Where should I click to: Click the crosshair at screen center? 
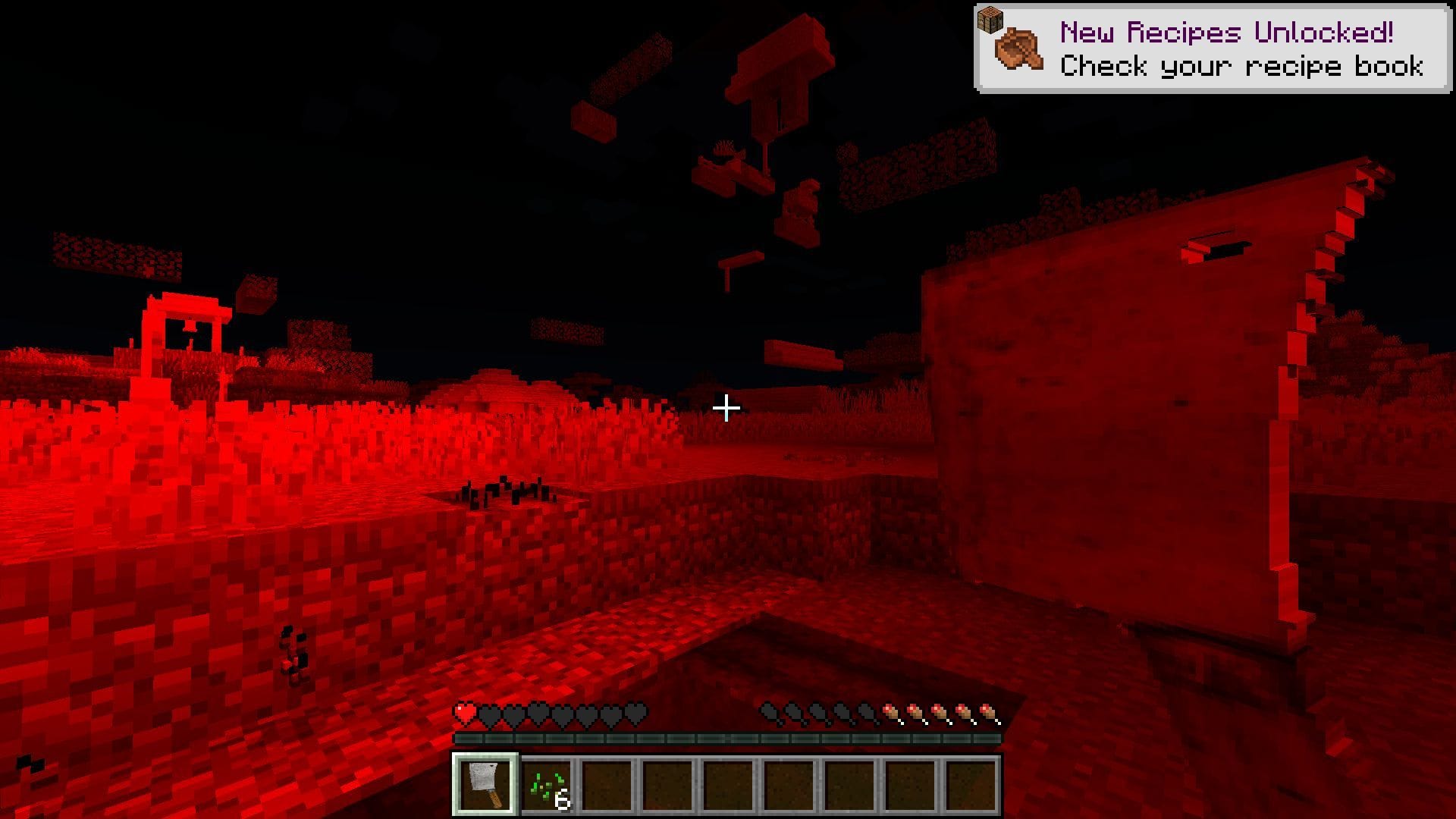pyautogui.click(x=726, y=409)
